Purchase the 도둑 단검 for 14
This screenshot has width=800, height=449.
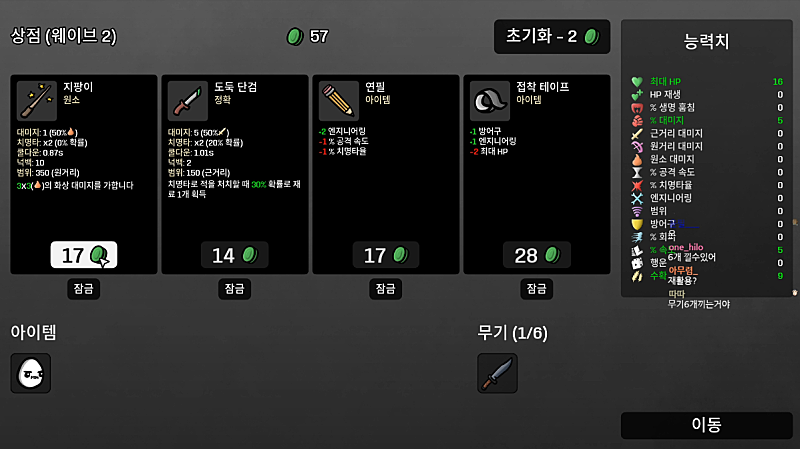pyautogui.click(x=235, y=255)
